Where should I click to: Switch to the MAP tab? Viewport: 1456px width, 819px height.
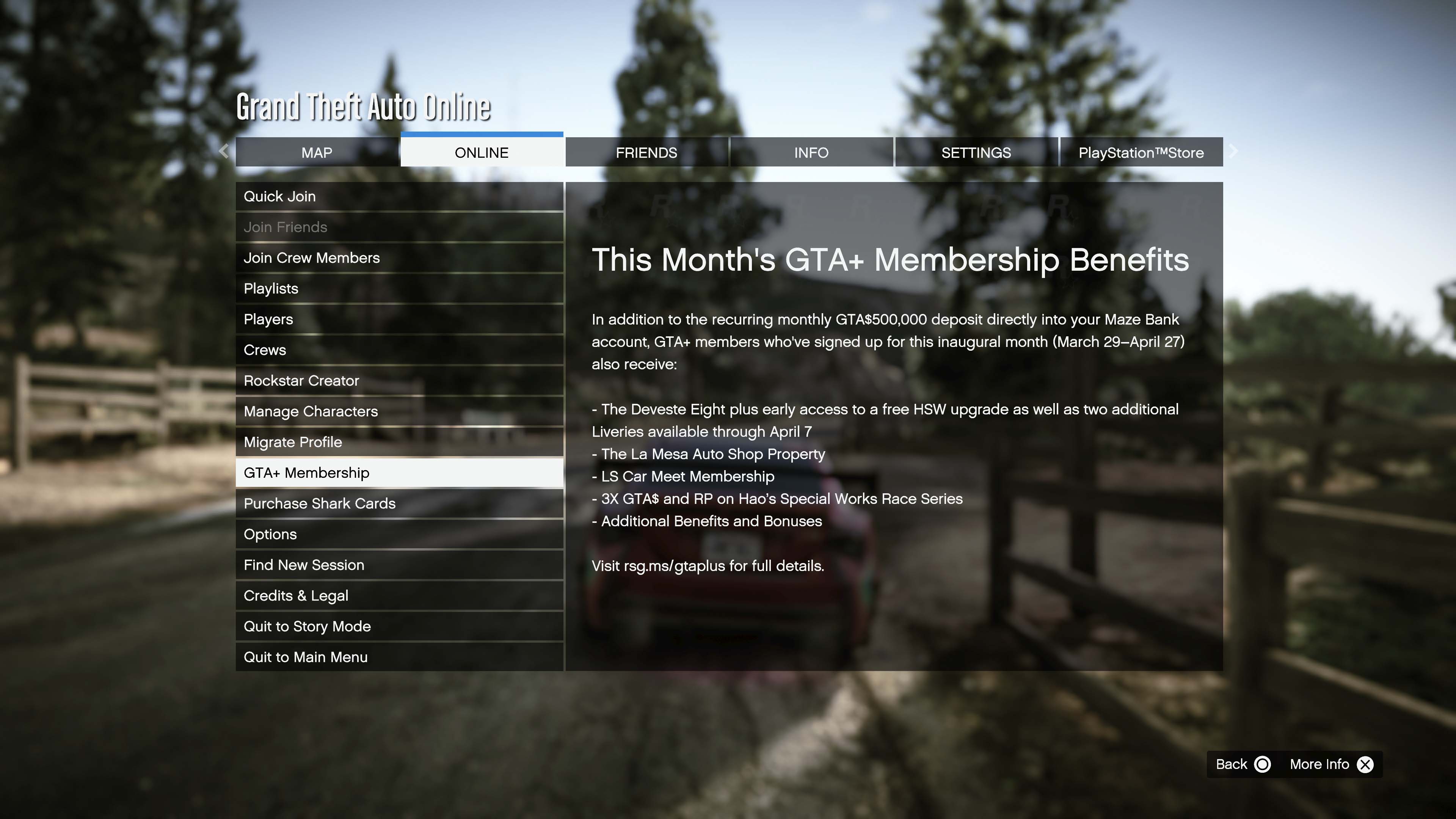[317, 152]
